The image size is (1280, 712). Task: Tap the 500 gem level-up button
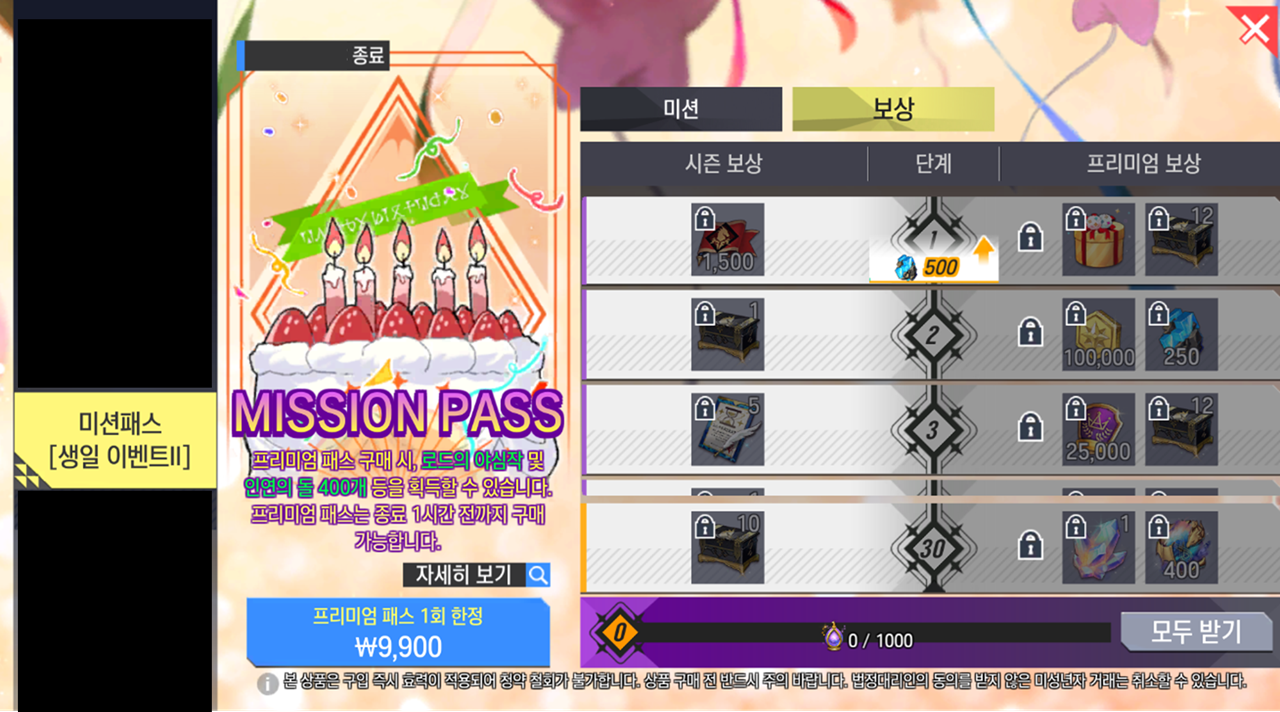point(934,267)
